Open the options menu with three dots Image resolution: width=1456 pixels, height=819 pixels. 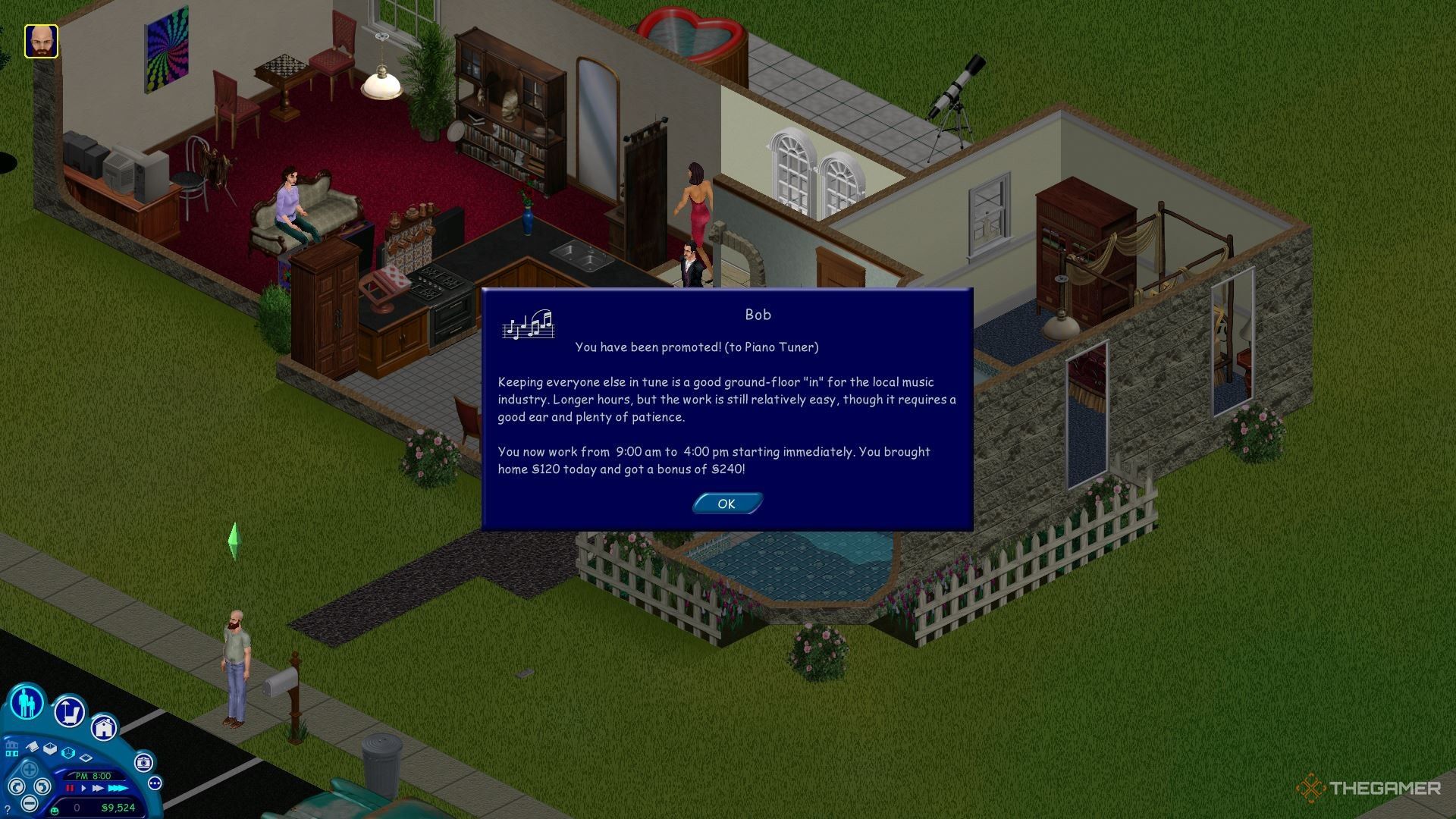155,783
